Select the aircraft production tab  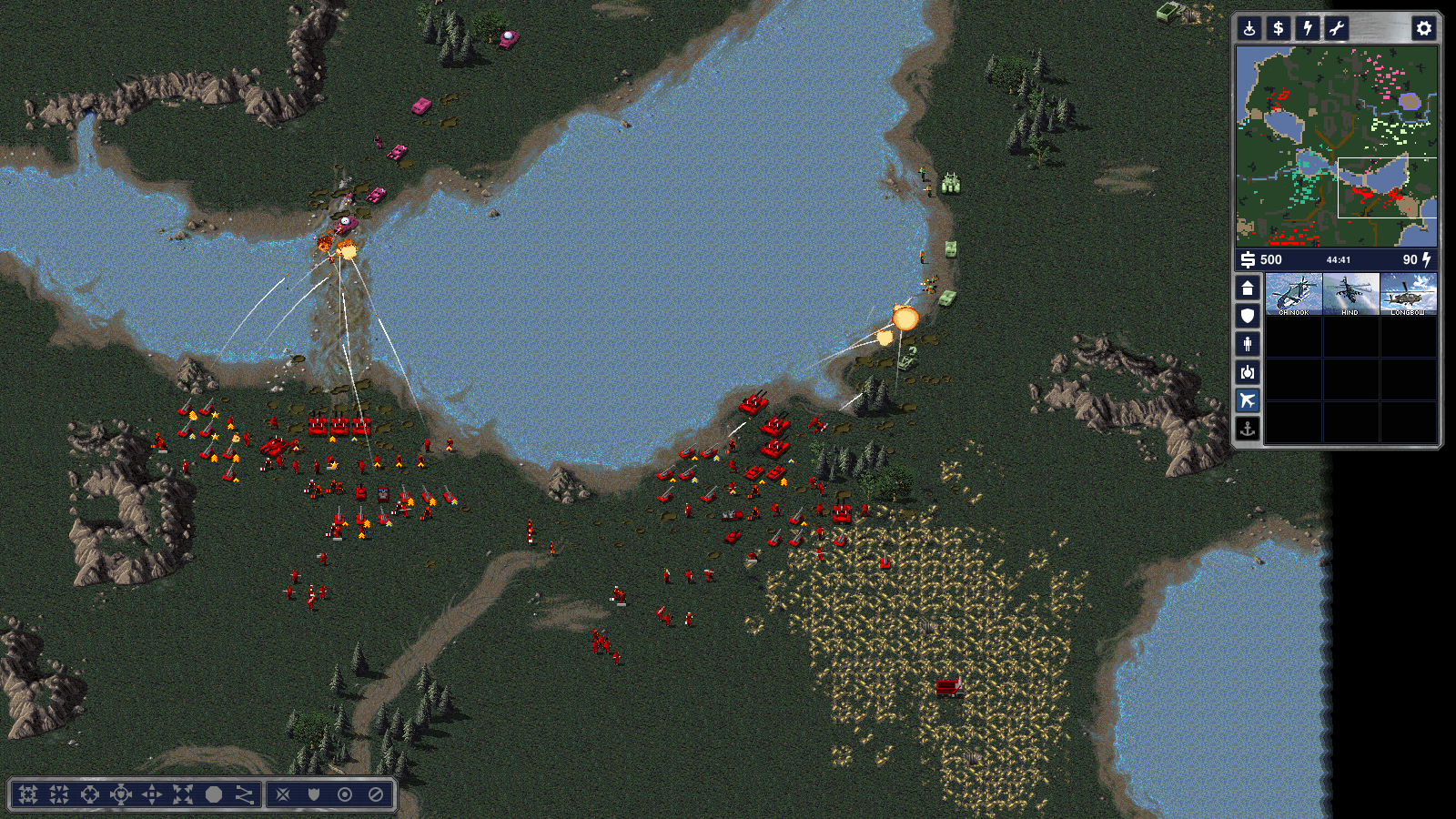pyautogui.click(x=1248, y=400)
